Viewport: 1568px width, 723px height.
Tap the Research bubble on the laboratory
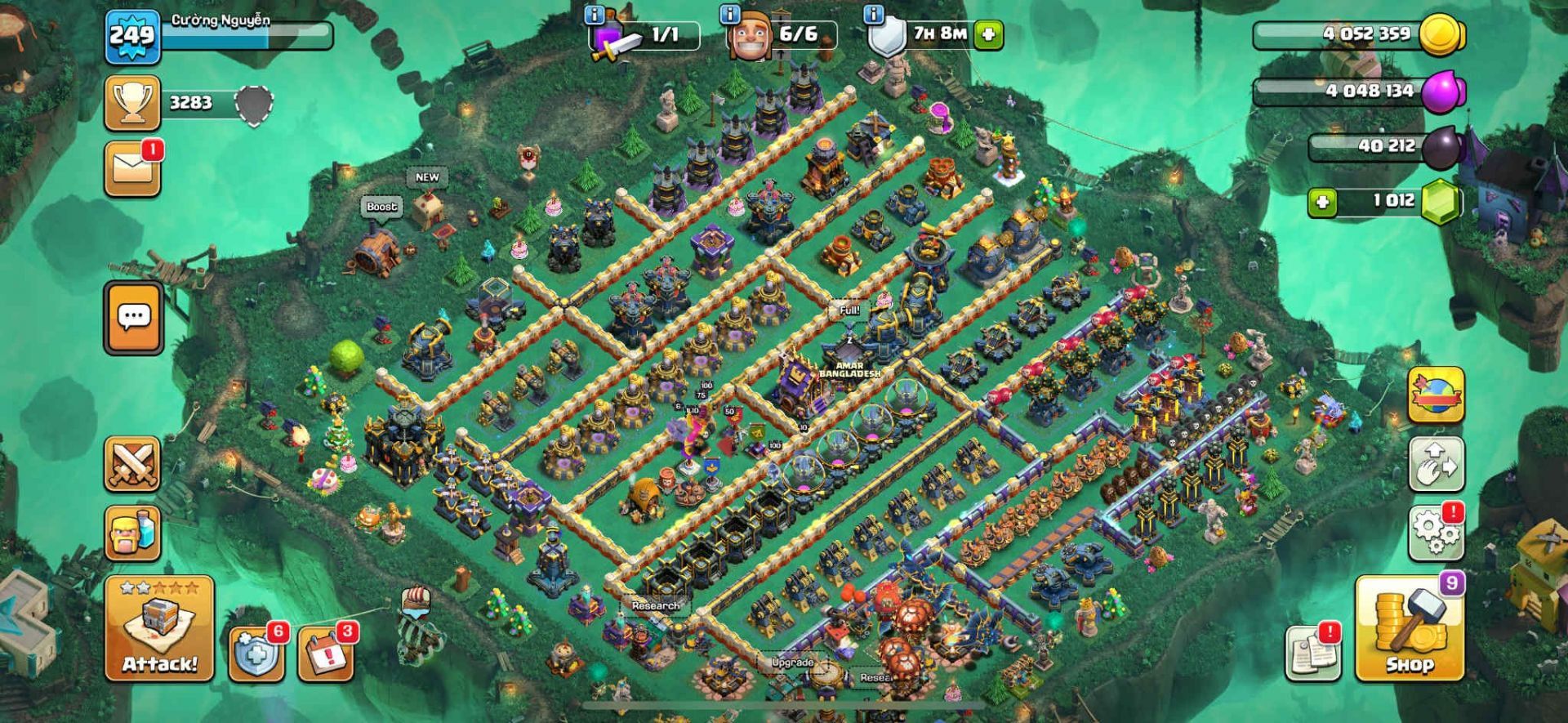click(655, 605)
